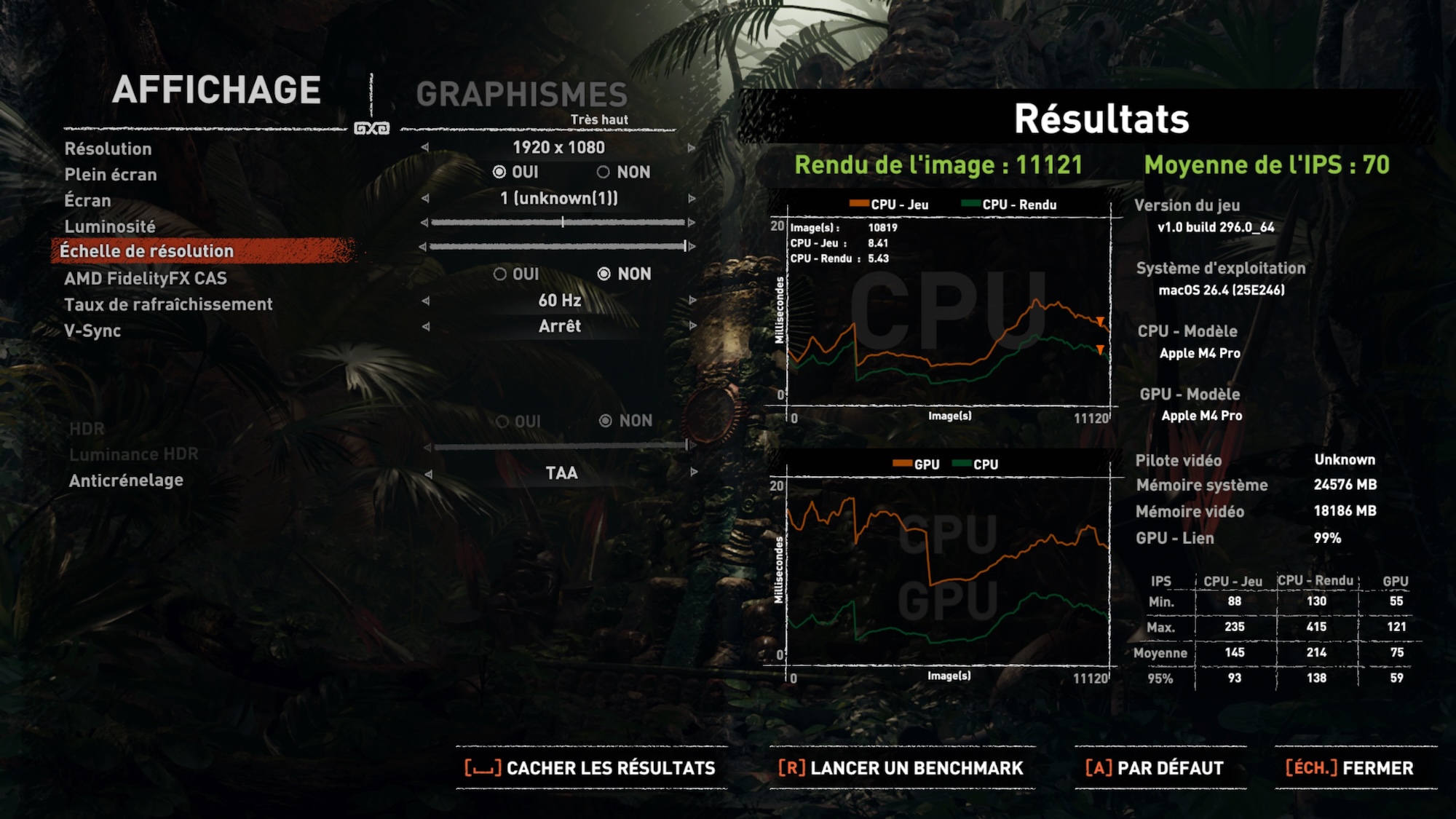Switch to the Graphismes tab
Image resolution: width=1456 pixels, height=819 pixels.
pos(521,95)
